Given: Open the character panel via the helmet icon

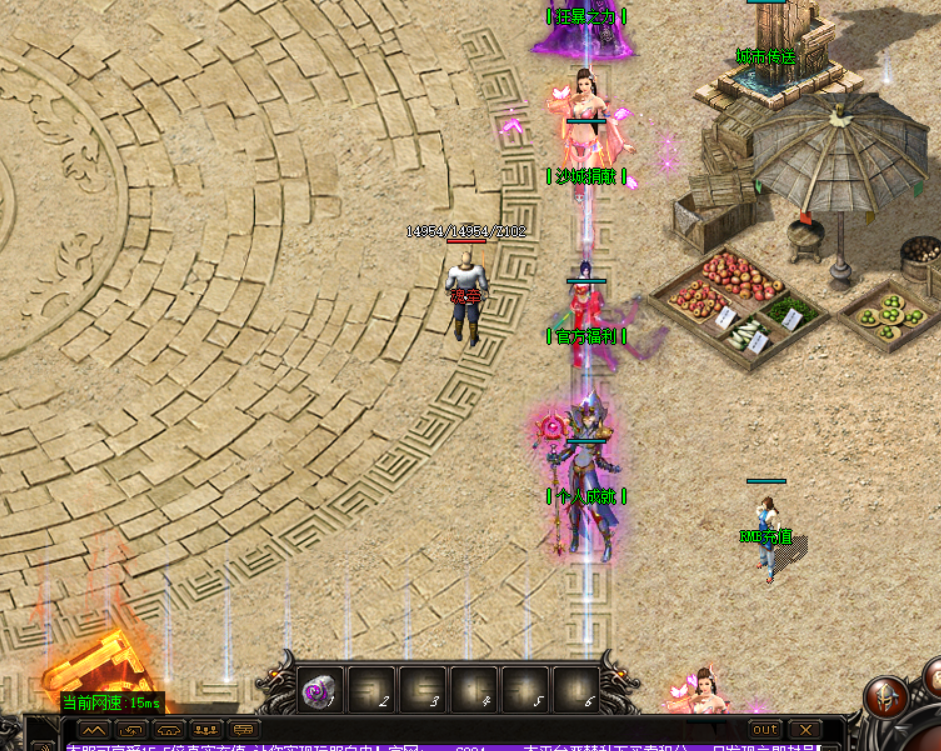Looking at the screenshot, I should pos(886,696).
